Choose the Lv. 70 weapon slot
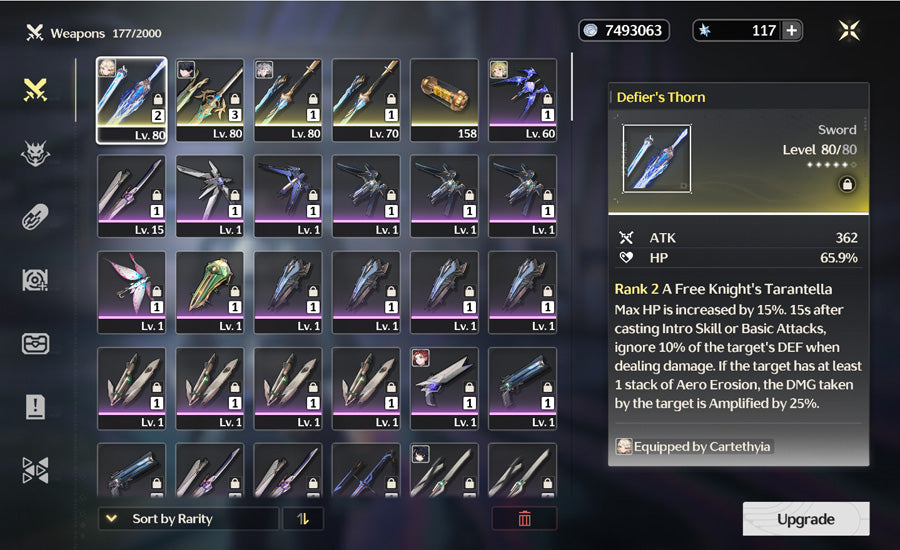The width and height of the screenshot is (900, 550). click(367, 100)
